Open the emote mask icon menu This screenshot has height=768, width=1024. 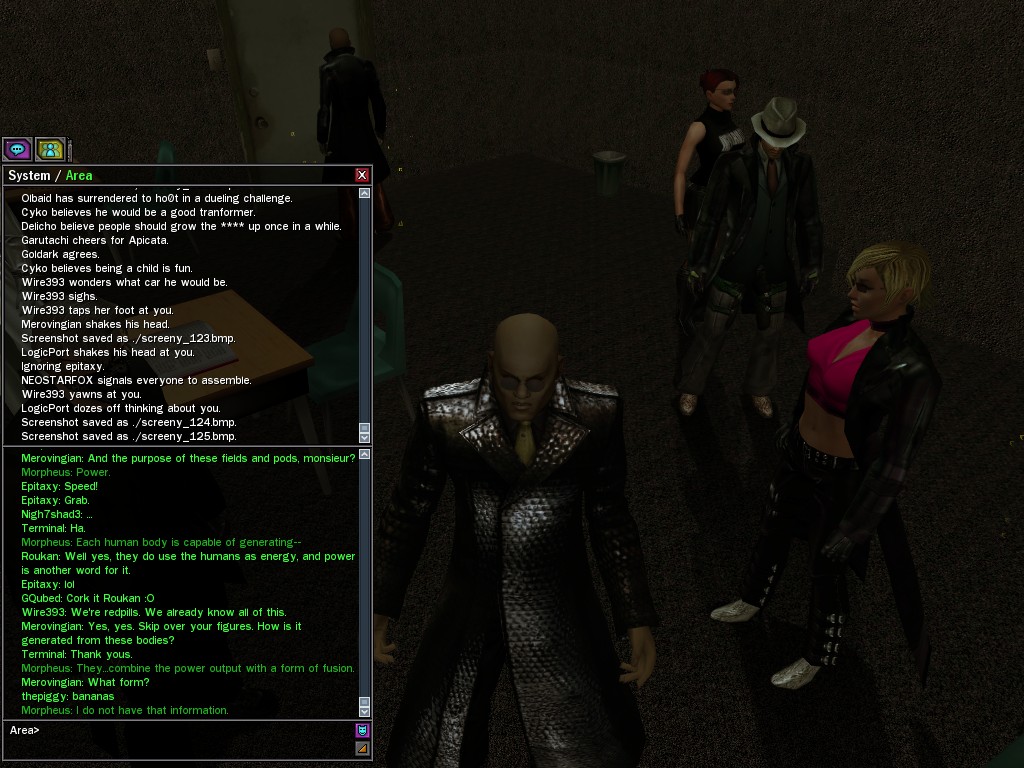362,730
